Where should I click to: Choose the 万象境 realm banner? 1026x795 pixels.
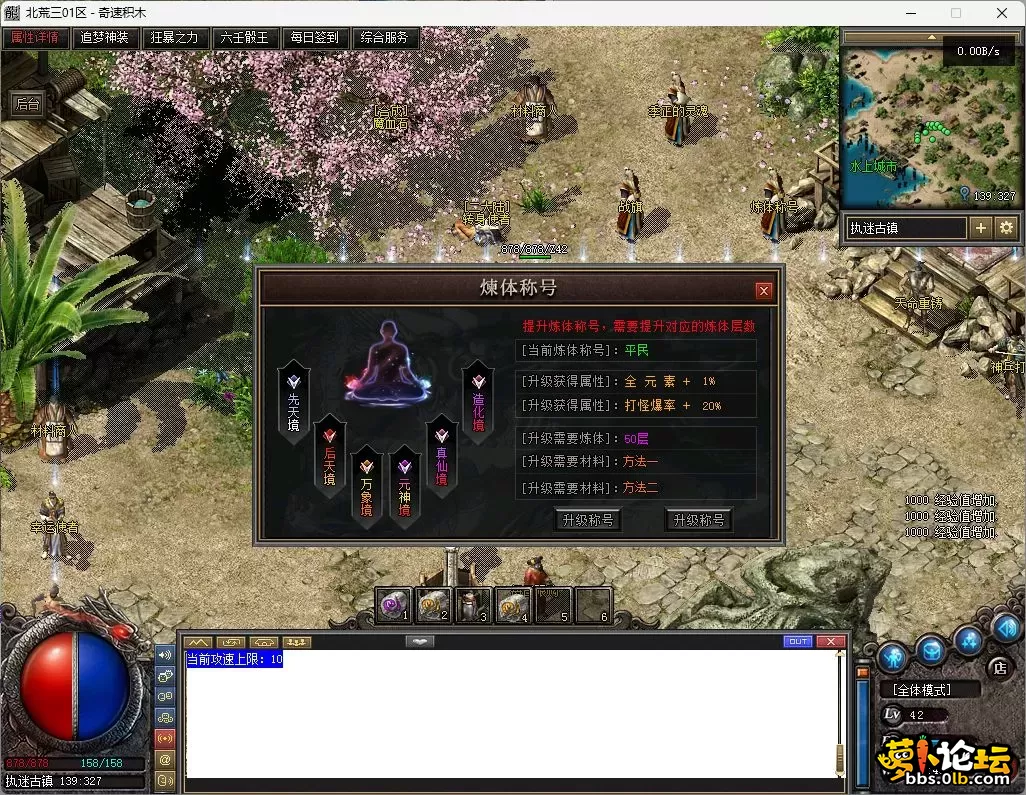point(367,485)
